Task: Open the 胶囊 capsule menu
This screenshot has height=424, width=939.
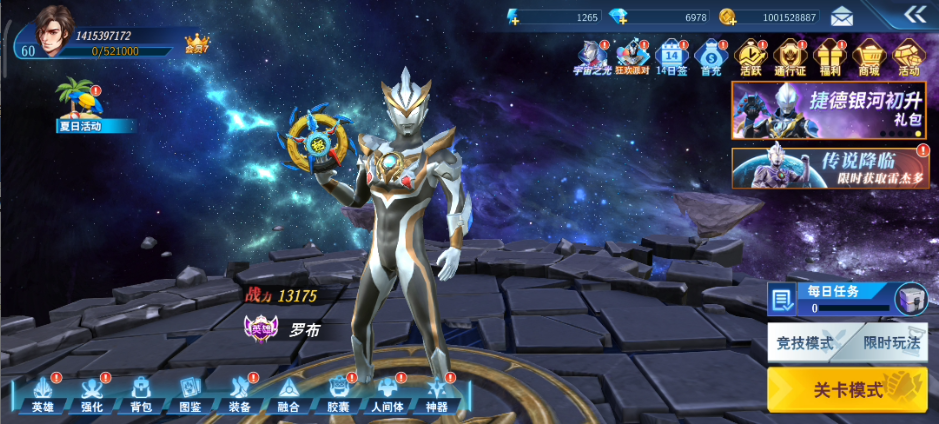Action: [x=338, y=393]
